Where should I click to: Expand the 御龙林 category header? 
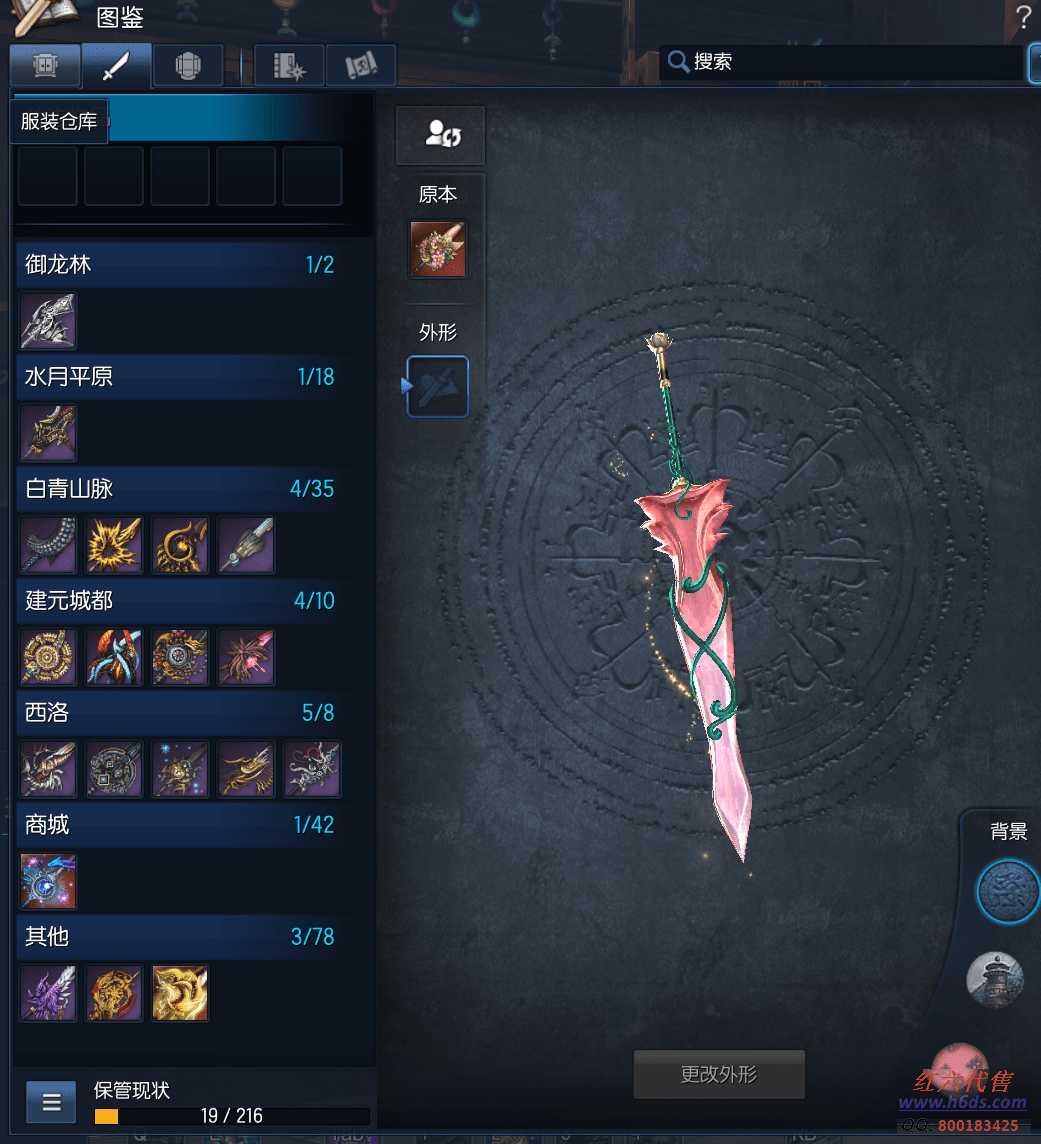coord(182,265)
